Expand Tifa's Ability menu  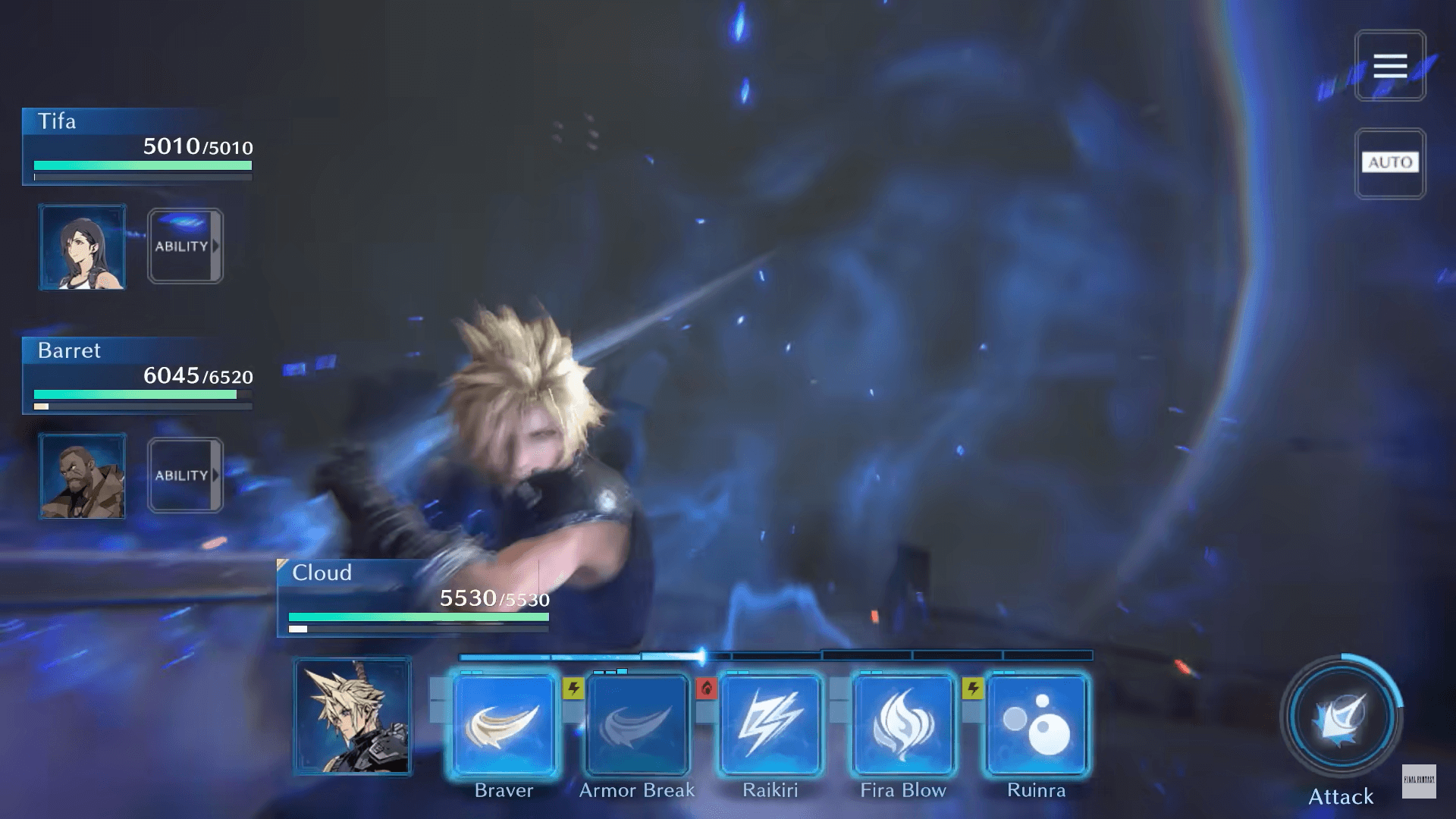[185, 245]
